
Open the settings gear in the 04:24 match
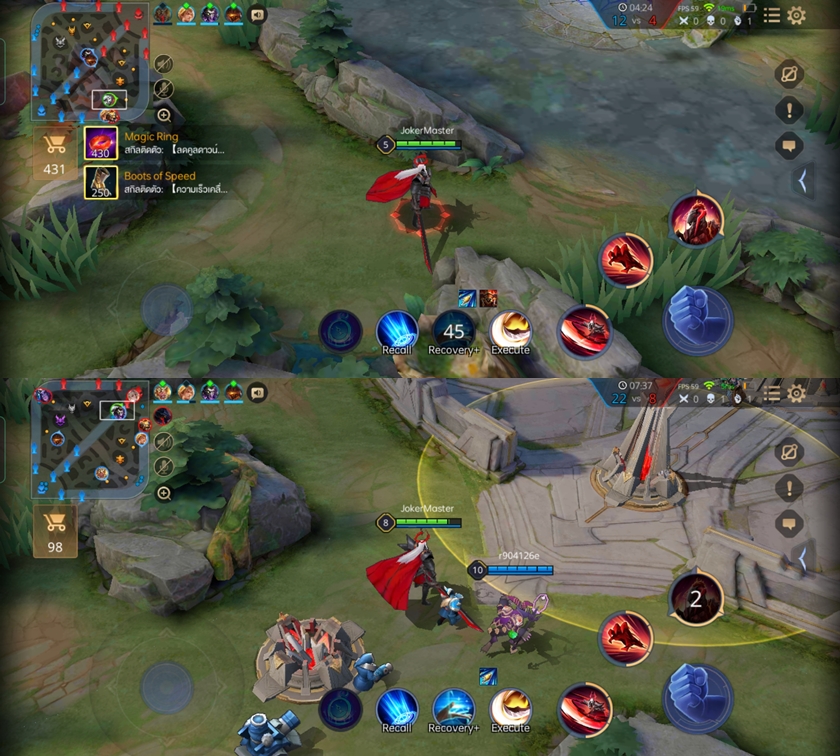796,15
